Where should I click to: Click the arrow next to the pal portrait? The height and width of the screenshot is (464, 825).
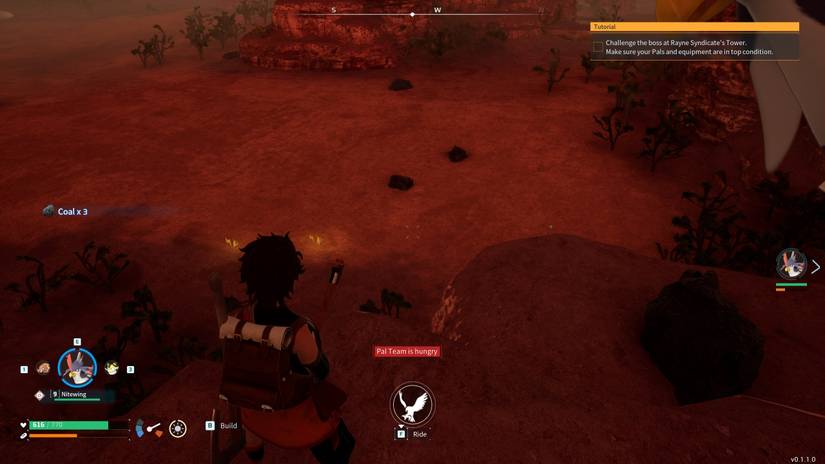coord(815,267)
